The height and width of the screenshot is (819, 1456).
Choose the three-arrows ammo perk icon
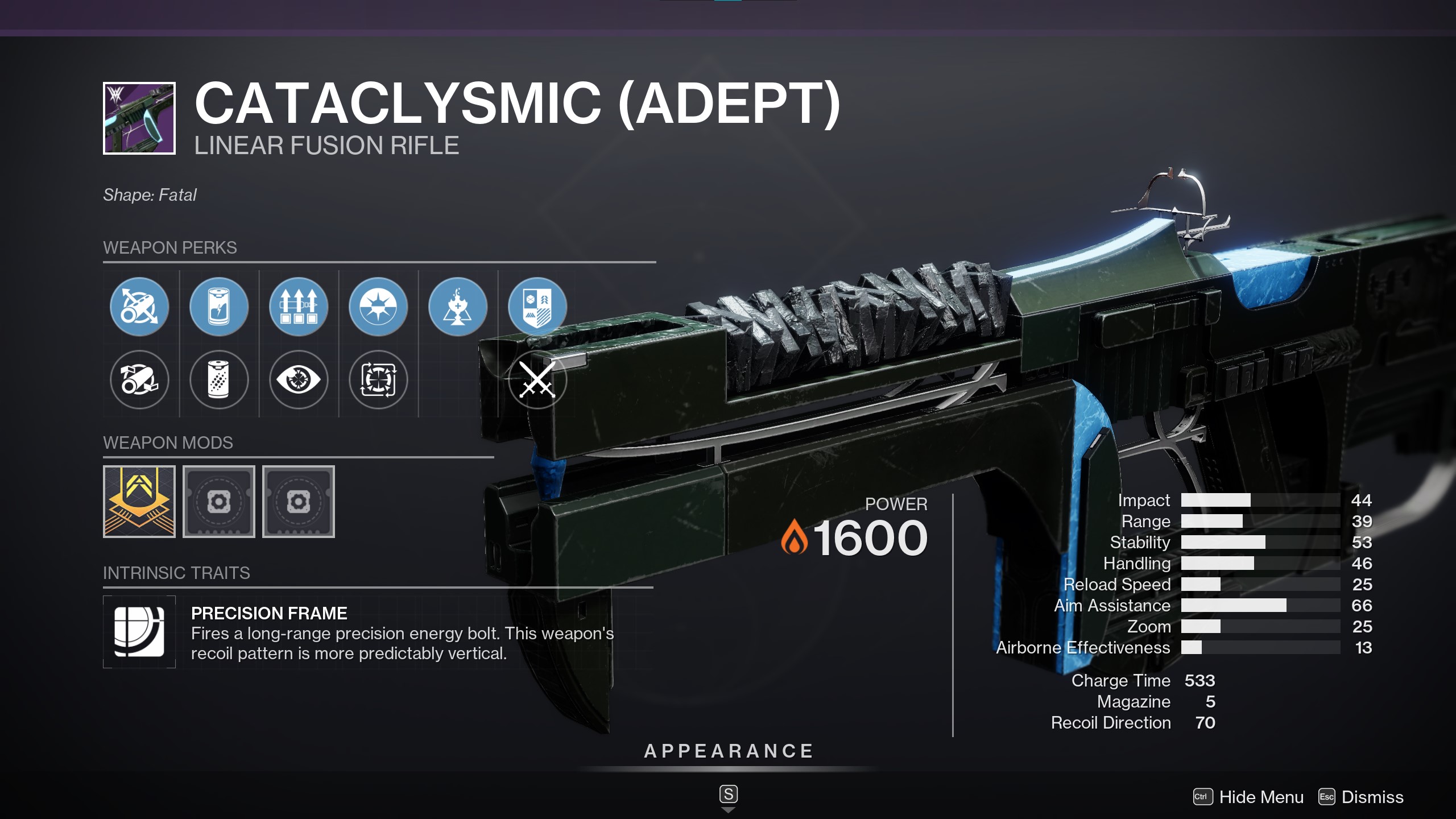tap(299, 307)
